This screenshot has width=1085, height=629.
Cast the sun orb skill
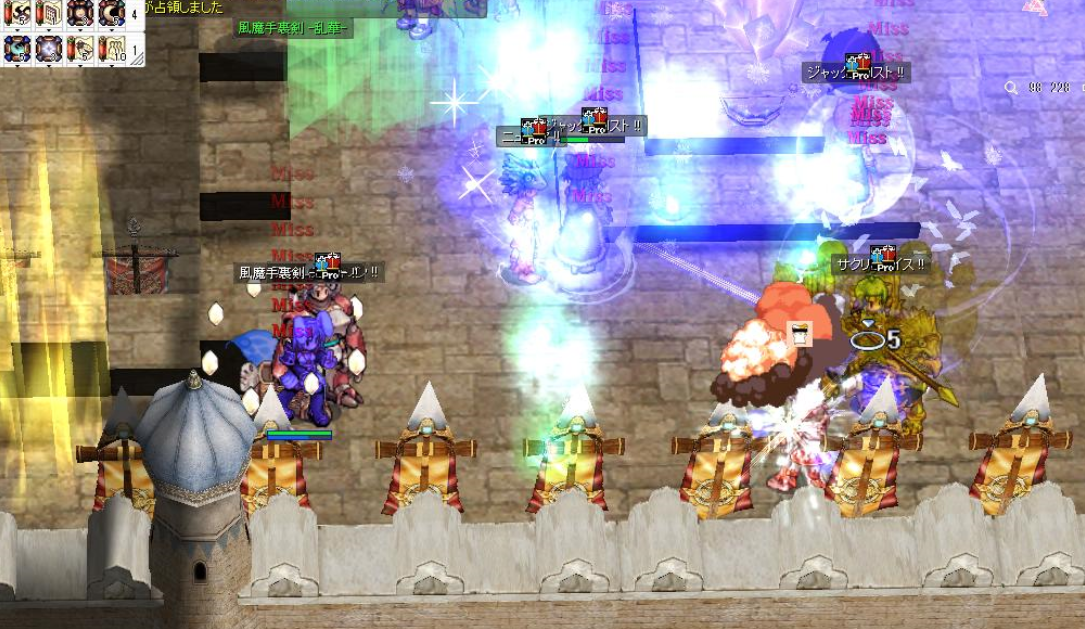pos(79,14)
